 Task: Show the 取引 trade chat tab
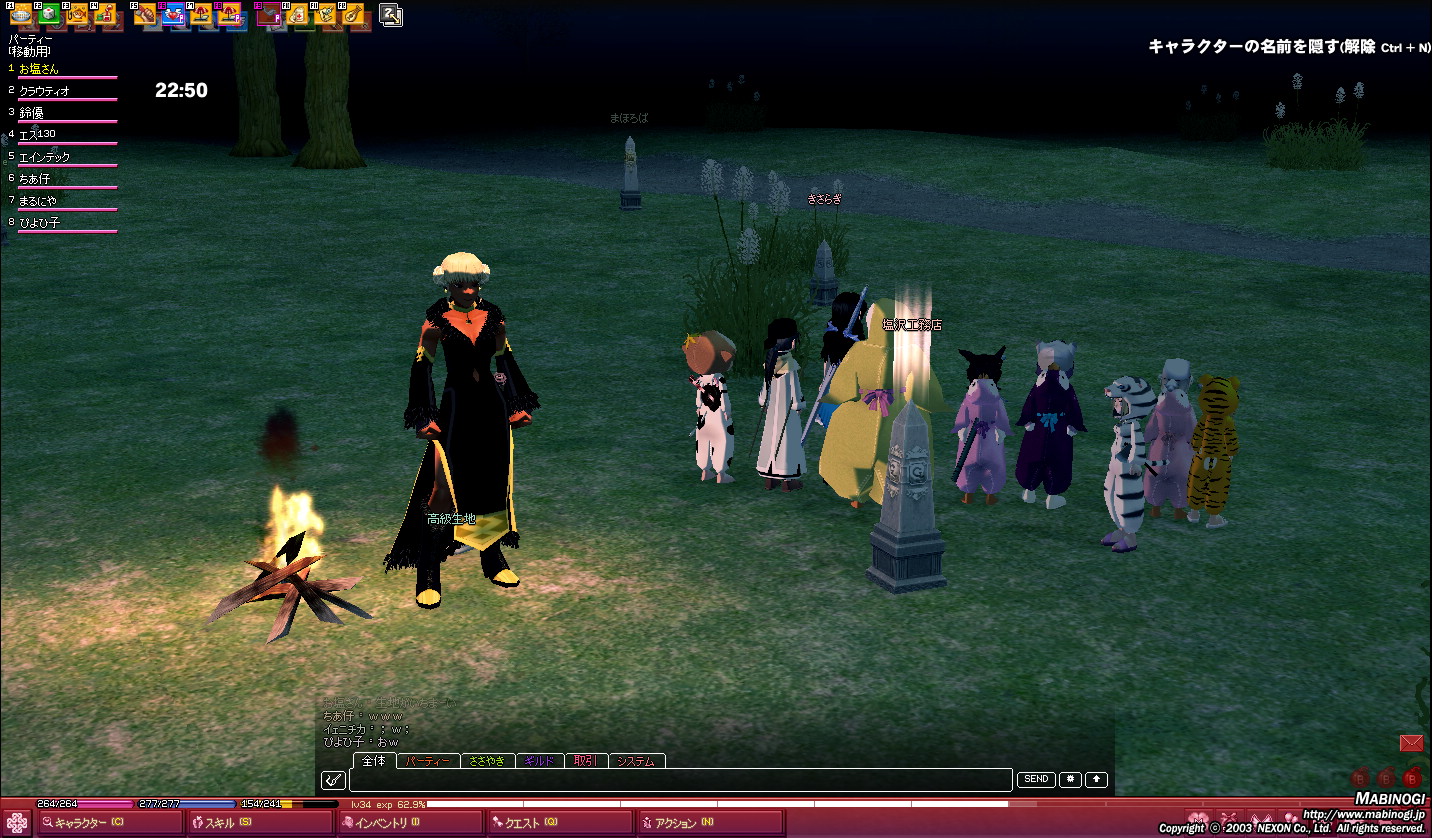[x=586, y=761]
